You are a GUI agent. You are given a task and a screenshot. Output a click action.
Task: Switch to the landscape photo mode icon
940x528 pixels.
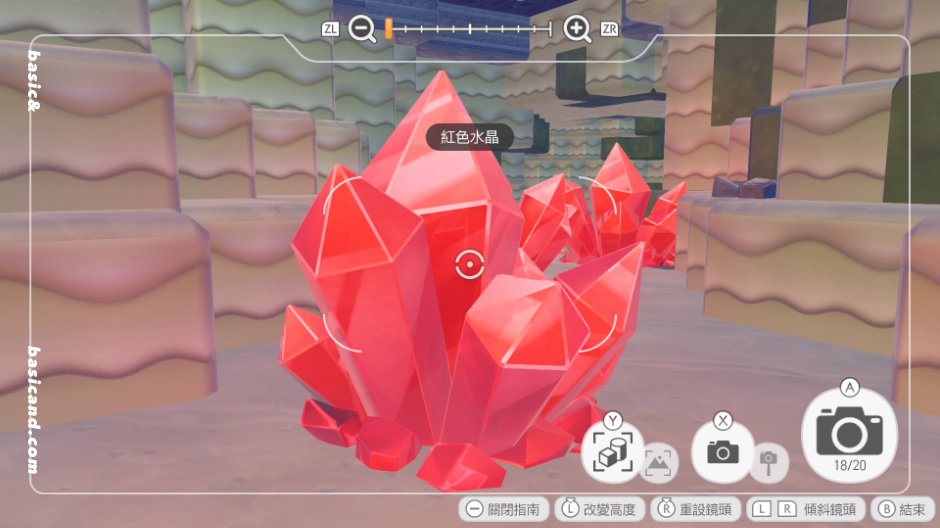coord(658,461)
